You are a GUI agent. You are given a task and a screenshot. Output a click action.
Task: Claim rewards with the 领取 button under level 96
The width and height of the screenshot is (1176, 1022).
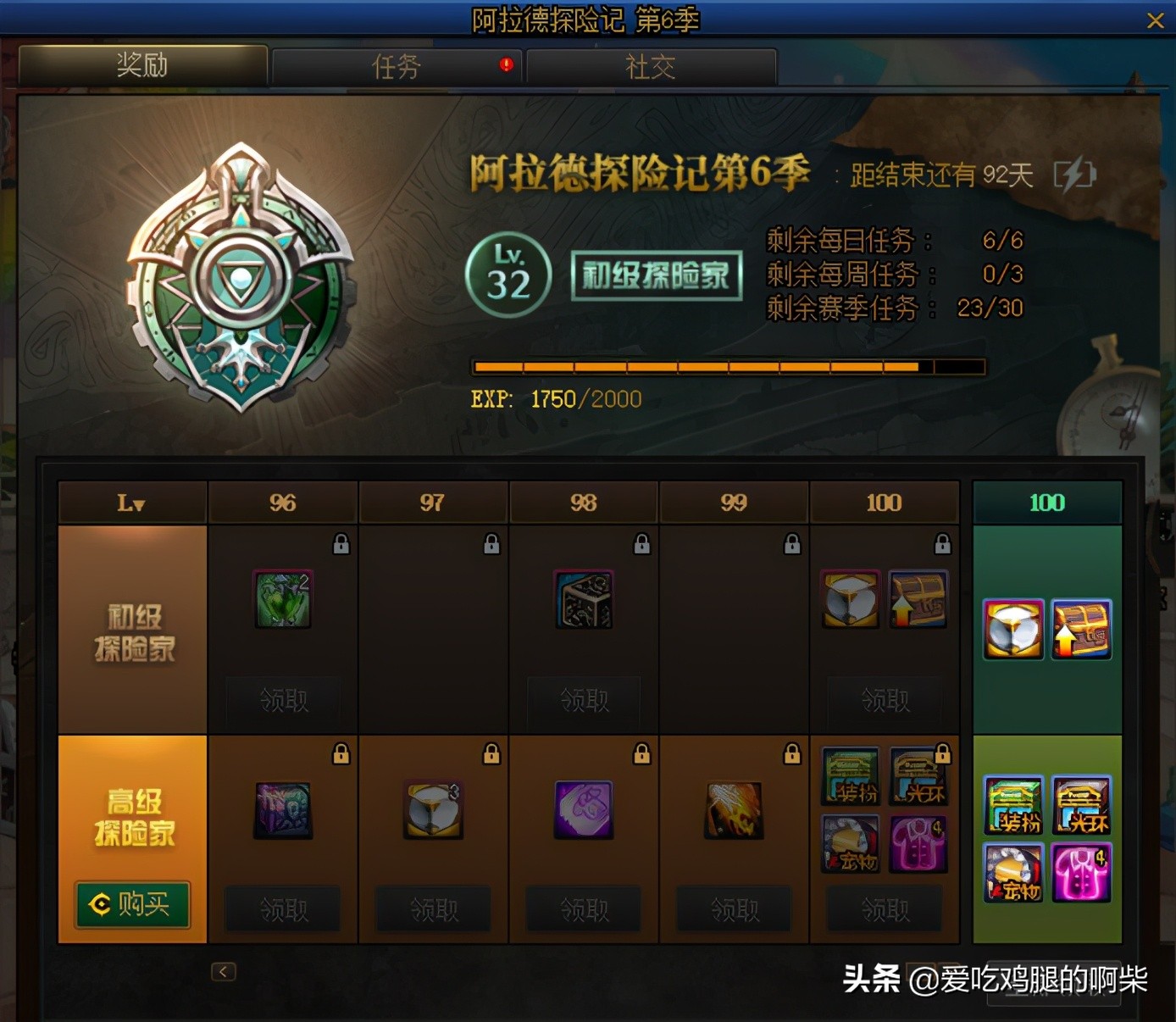pos(283,702)
